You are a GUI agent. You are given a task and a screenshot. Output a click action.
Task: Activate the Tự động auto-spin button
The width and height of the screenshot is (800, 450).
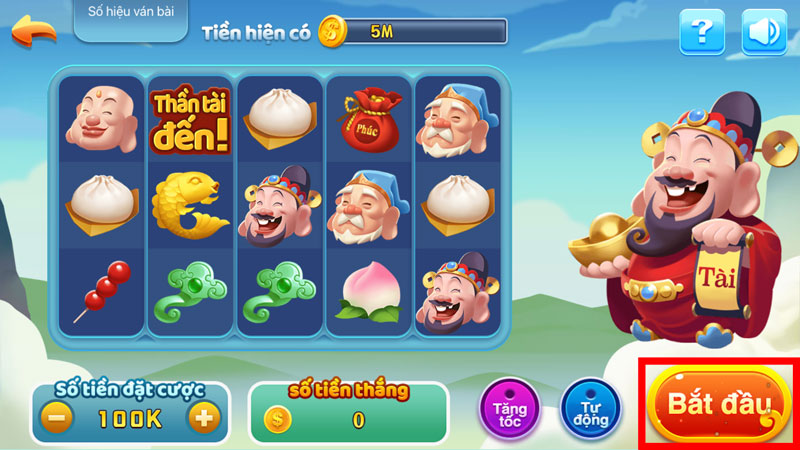(591, 410)
